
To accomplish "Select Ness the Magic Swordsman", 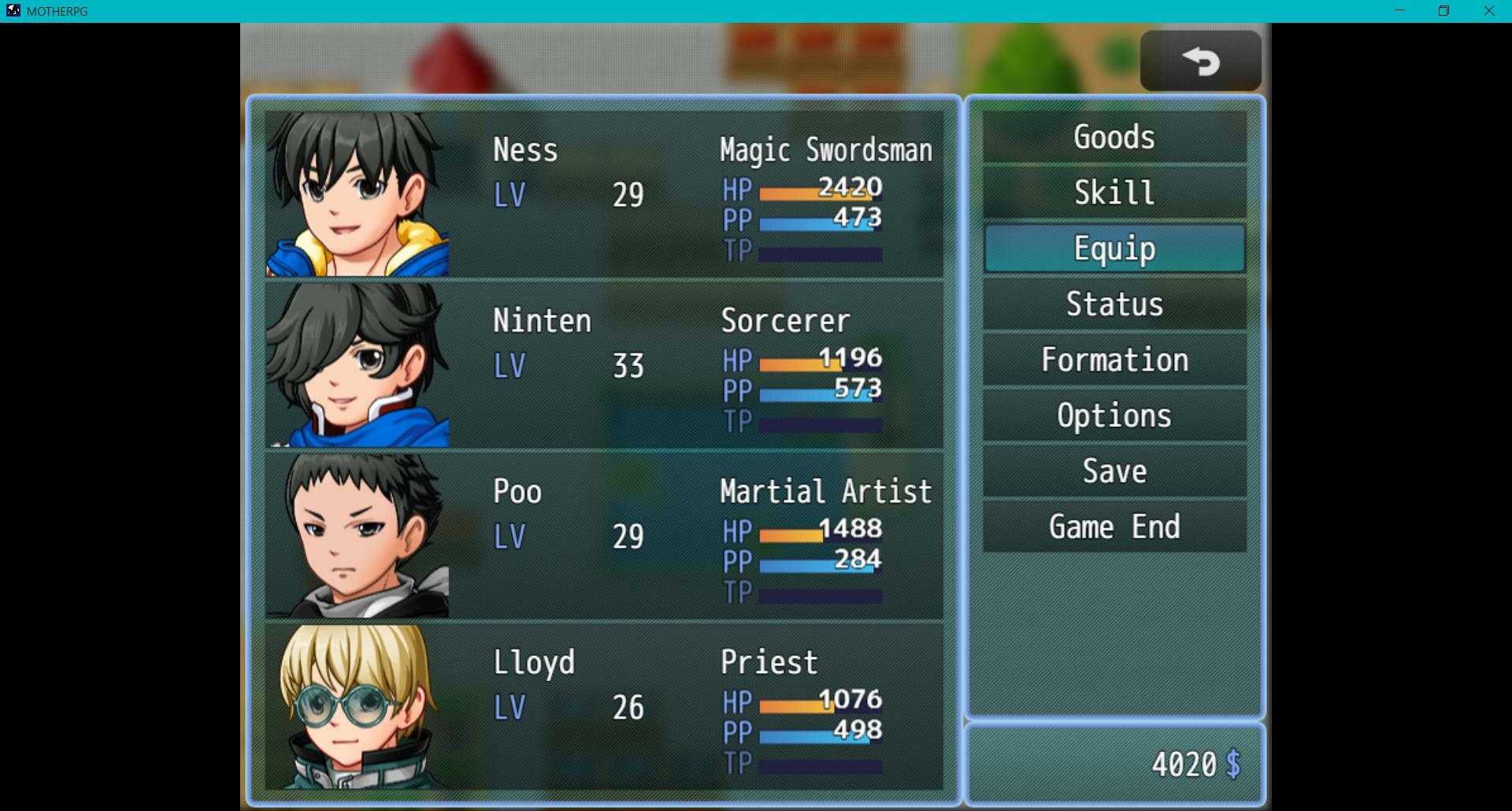I will coord(603,194).
